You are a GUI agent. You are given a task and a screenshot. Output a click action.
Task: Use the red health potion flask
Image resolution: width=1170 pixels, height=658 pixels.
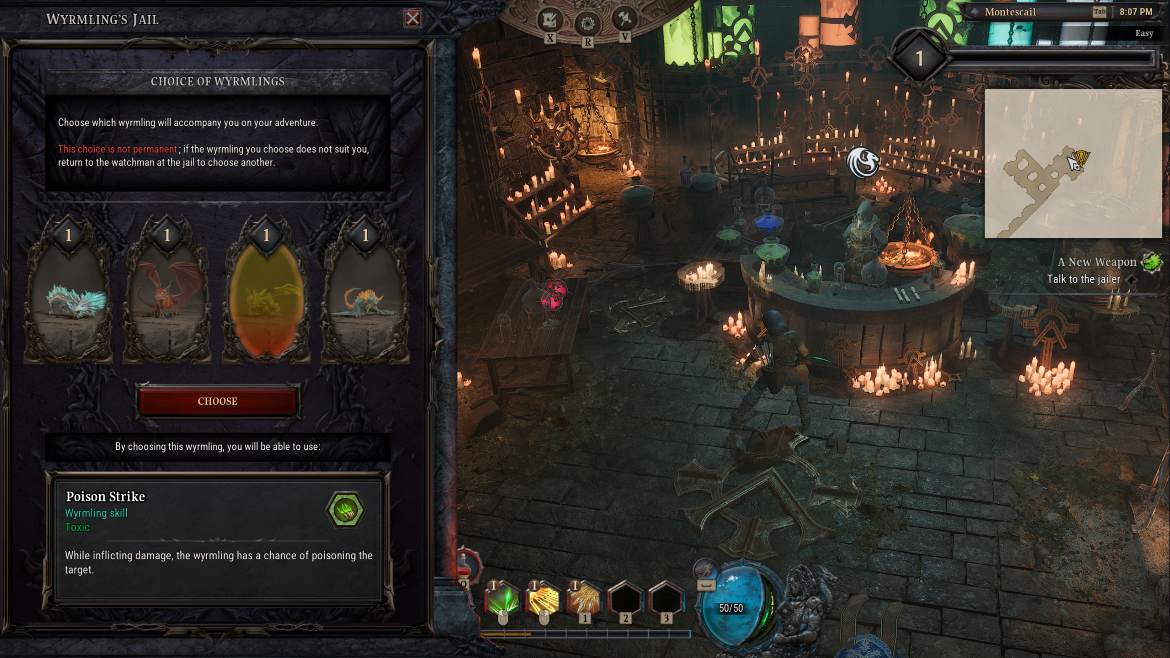click(x=465, y=570)
